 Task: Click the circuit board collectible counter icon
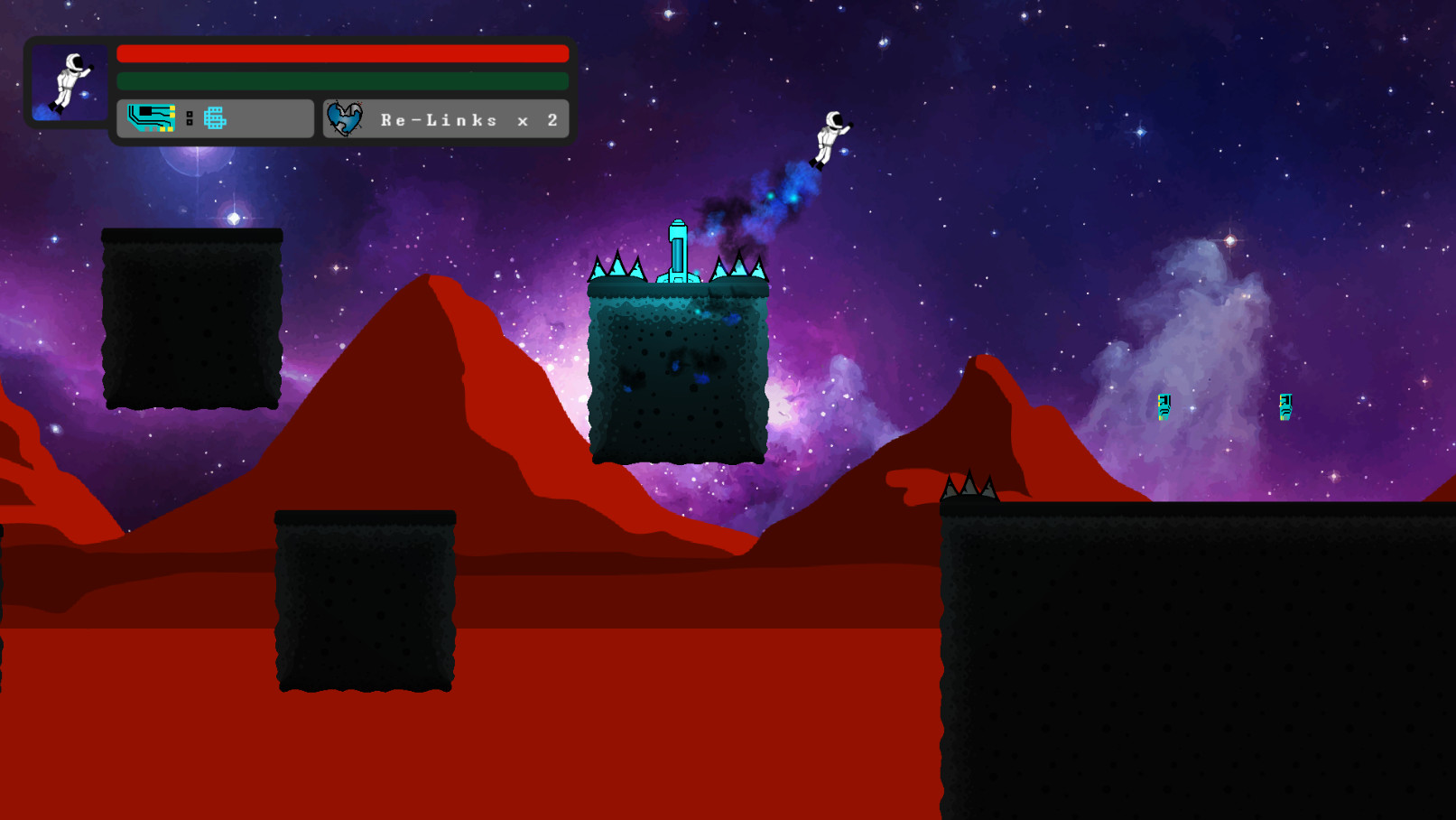(152, 116)
